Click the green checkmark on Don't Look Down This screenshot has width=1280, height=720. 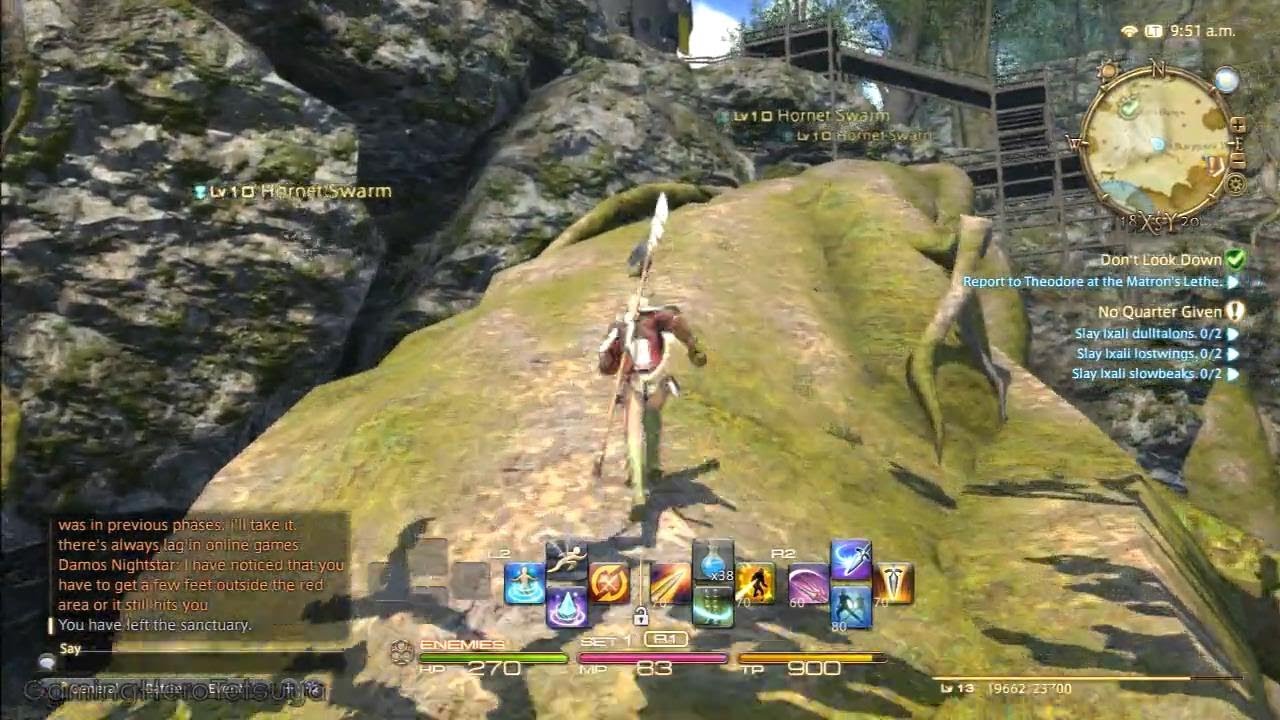click(x=1237, y=259)
